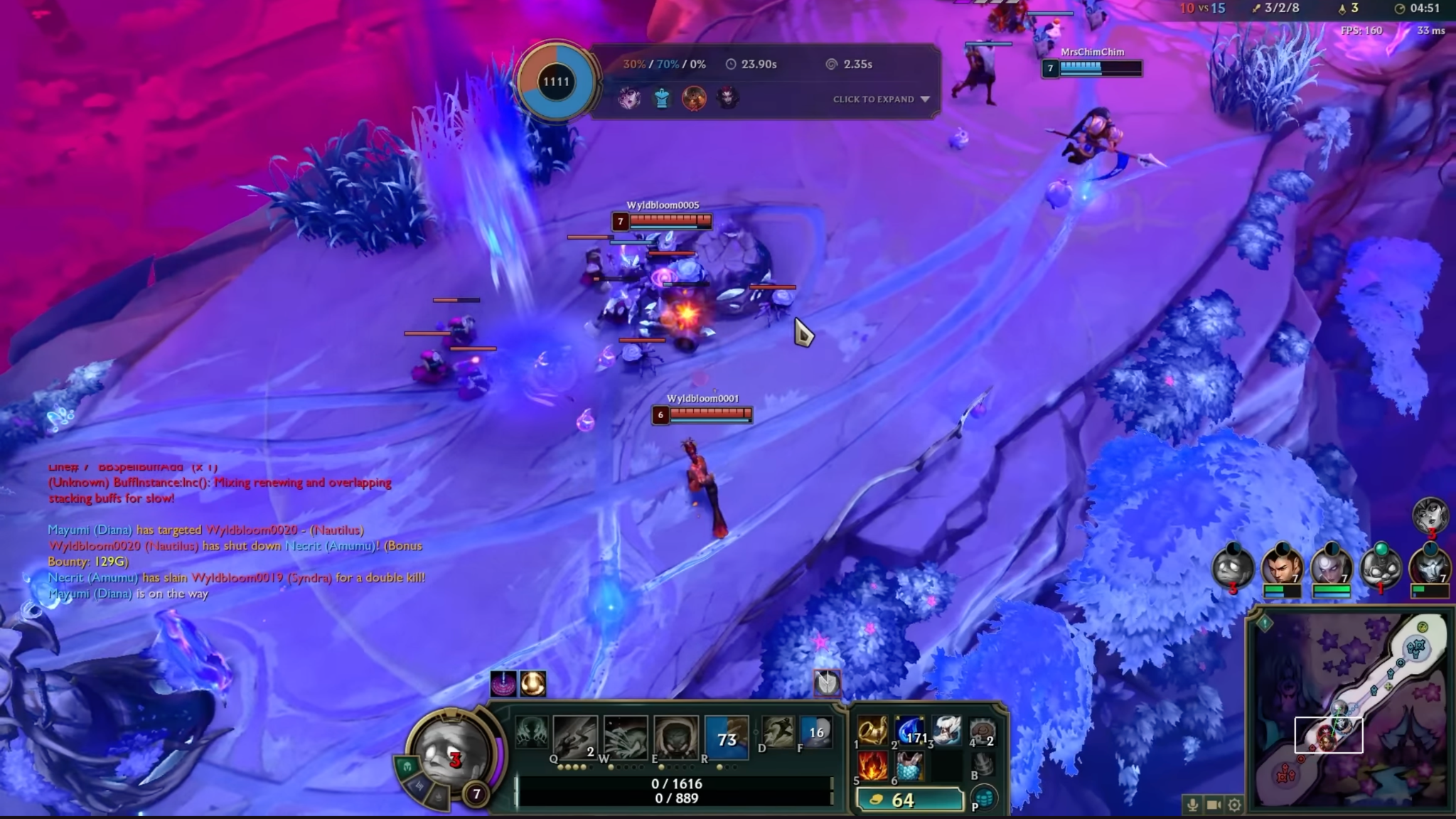Use the golden horn item in slot 1
Viewport: 1456px width, 819px height.
tap(872, 732)
